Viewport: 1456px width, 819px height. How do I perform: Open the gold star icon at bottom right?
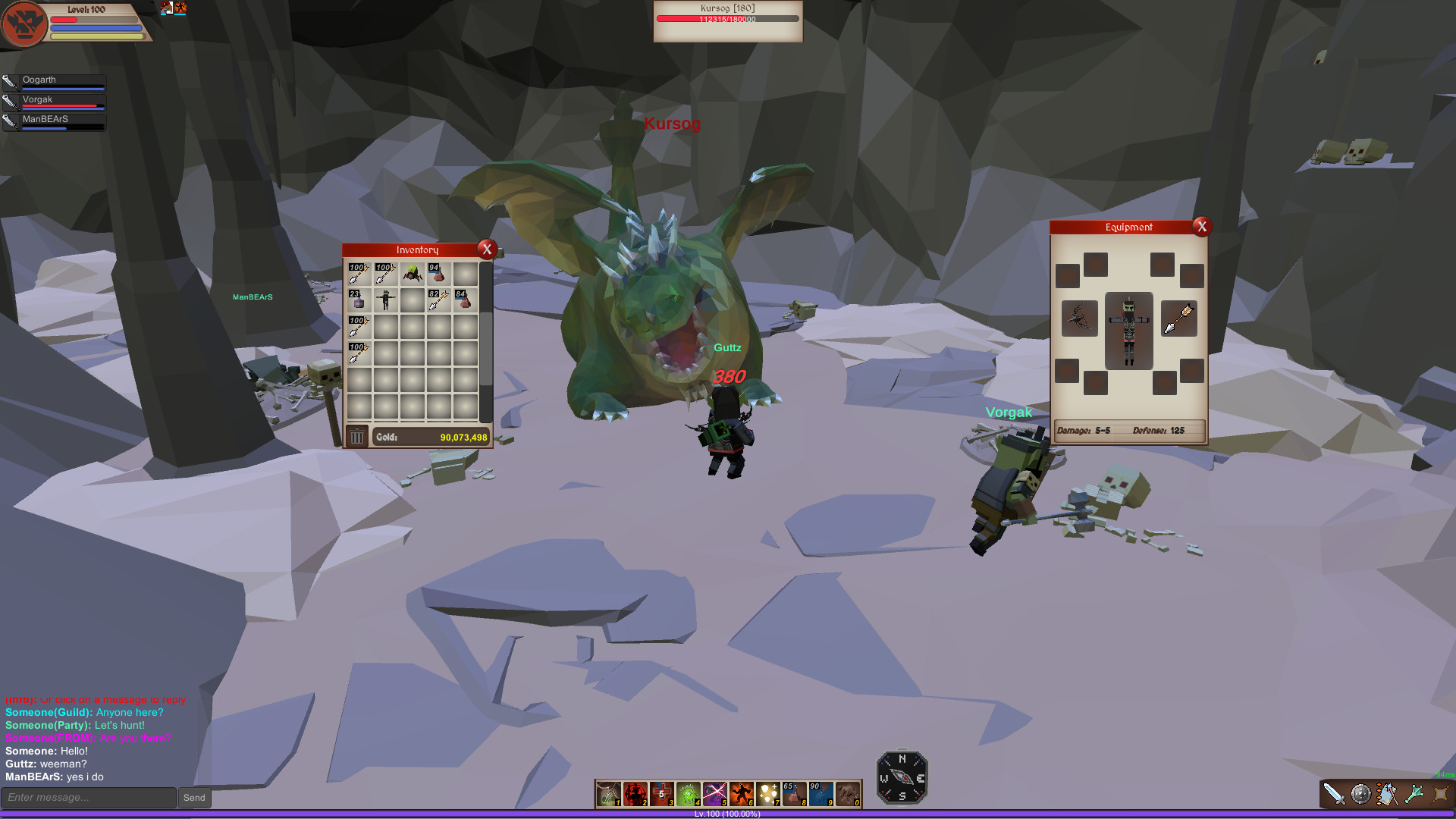point(1439,794)
